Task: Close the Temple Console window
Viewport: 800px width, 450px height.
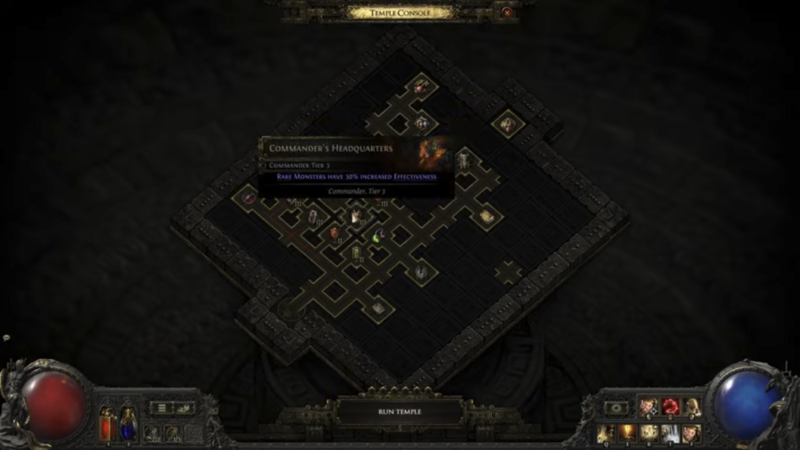Action: [506, 12]
